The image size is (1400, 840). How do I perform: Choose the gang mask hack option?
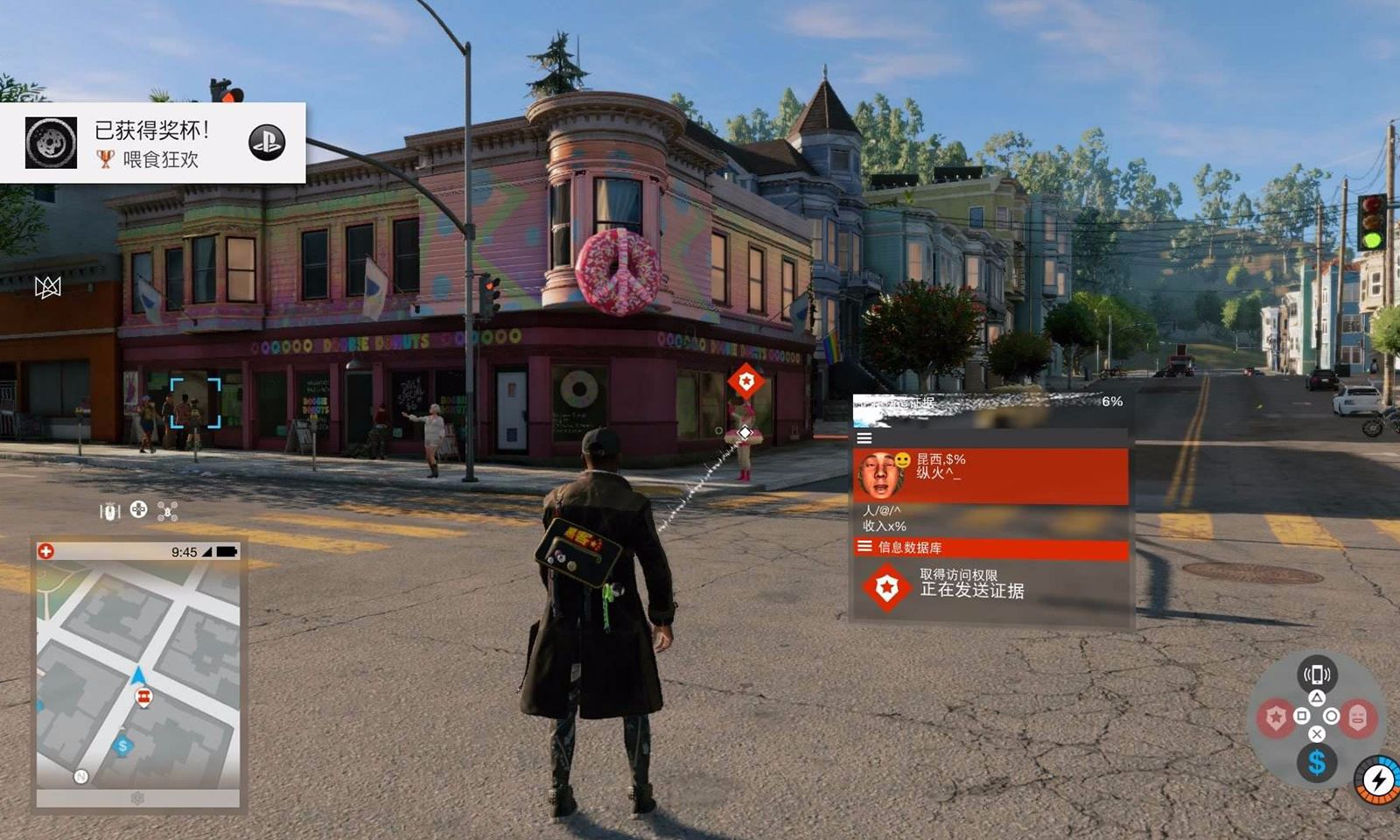pos(1357,718)
